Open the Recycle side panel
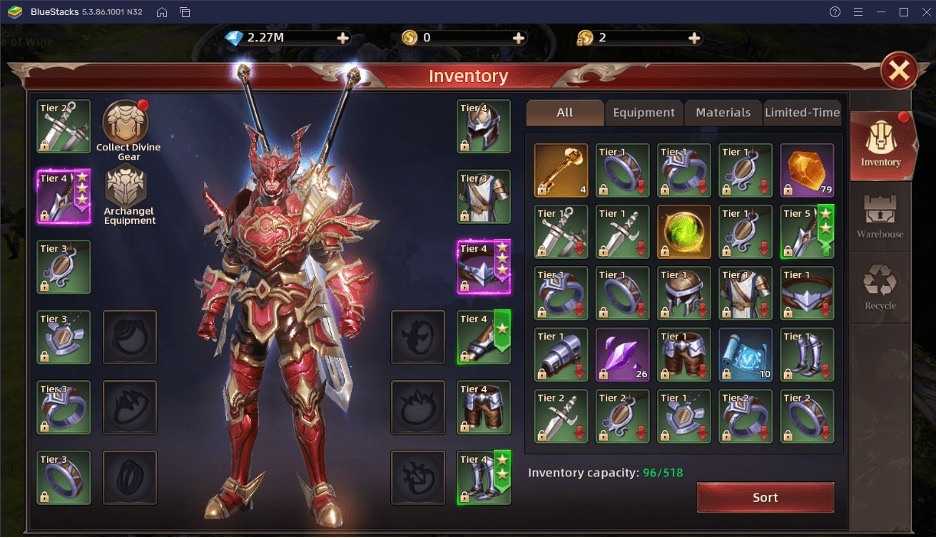The width and height of the screenshot is (936, 538). coord(880,286)
